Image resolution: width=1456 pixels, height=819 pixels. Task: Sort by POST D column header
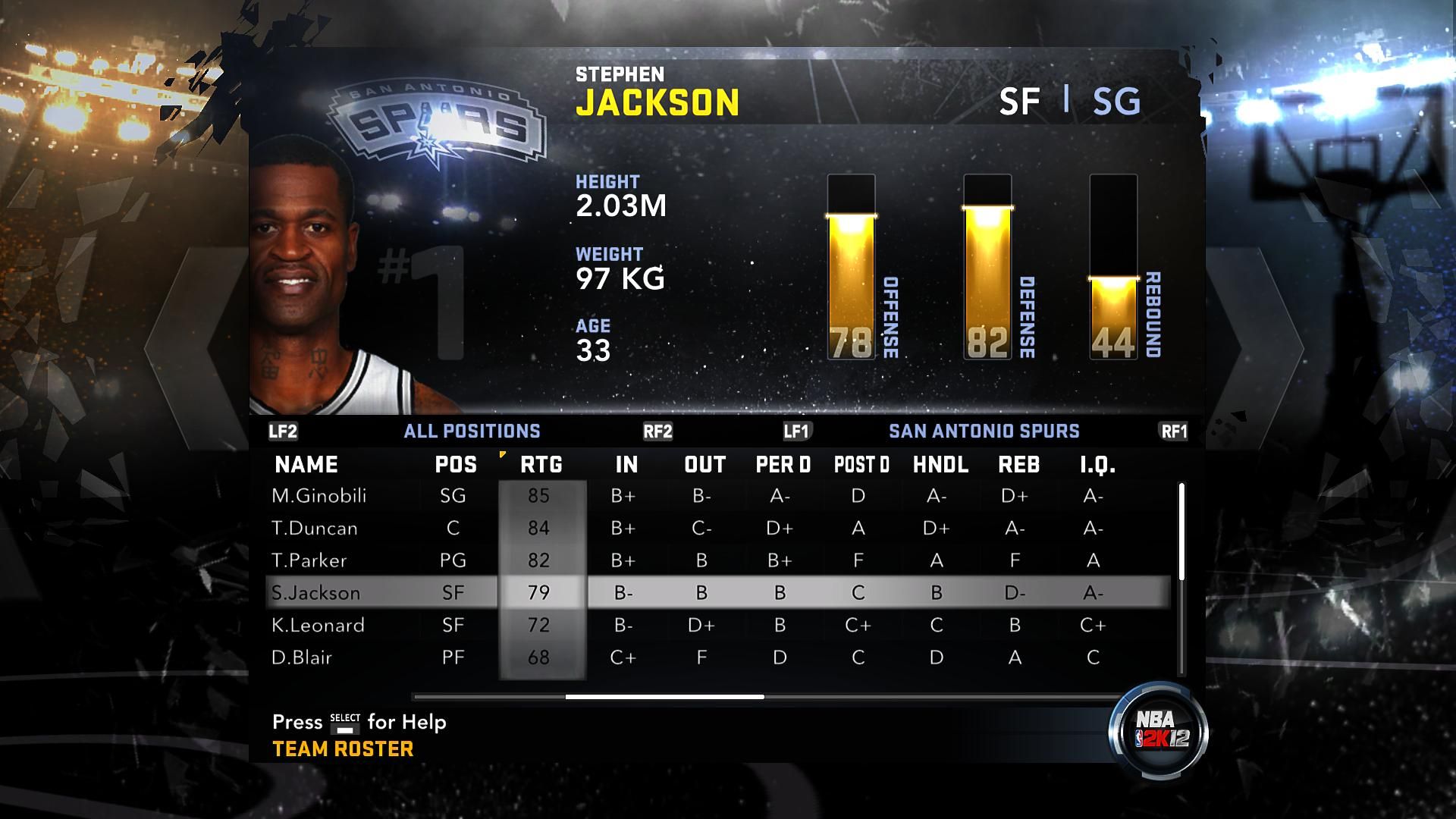[x=861, y=465]
